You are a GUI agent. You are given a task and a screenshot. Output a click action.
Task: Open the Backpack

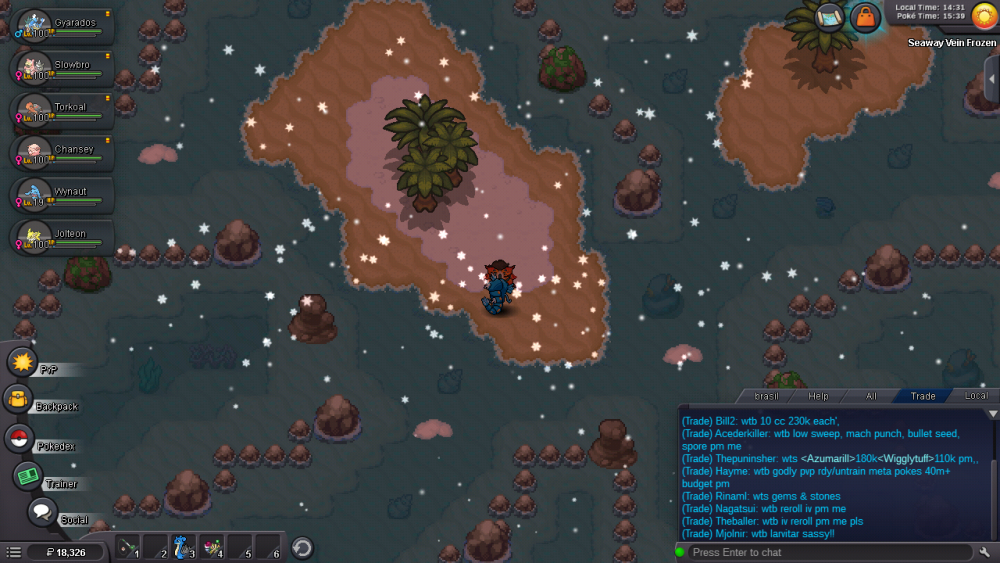19,399
